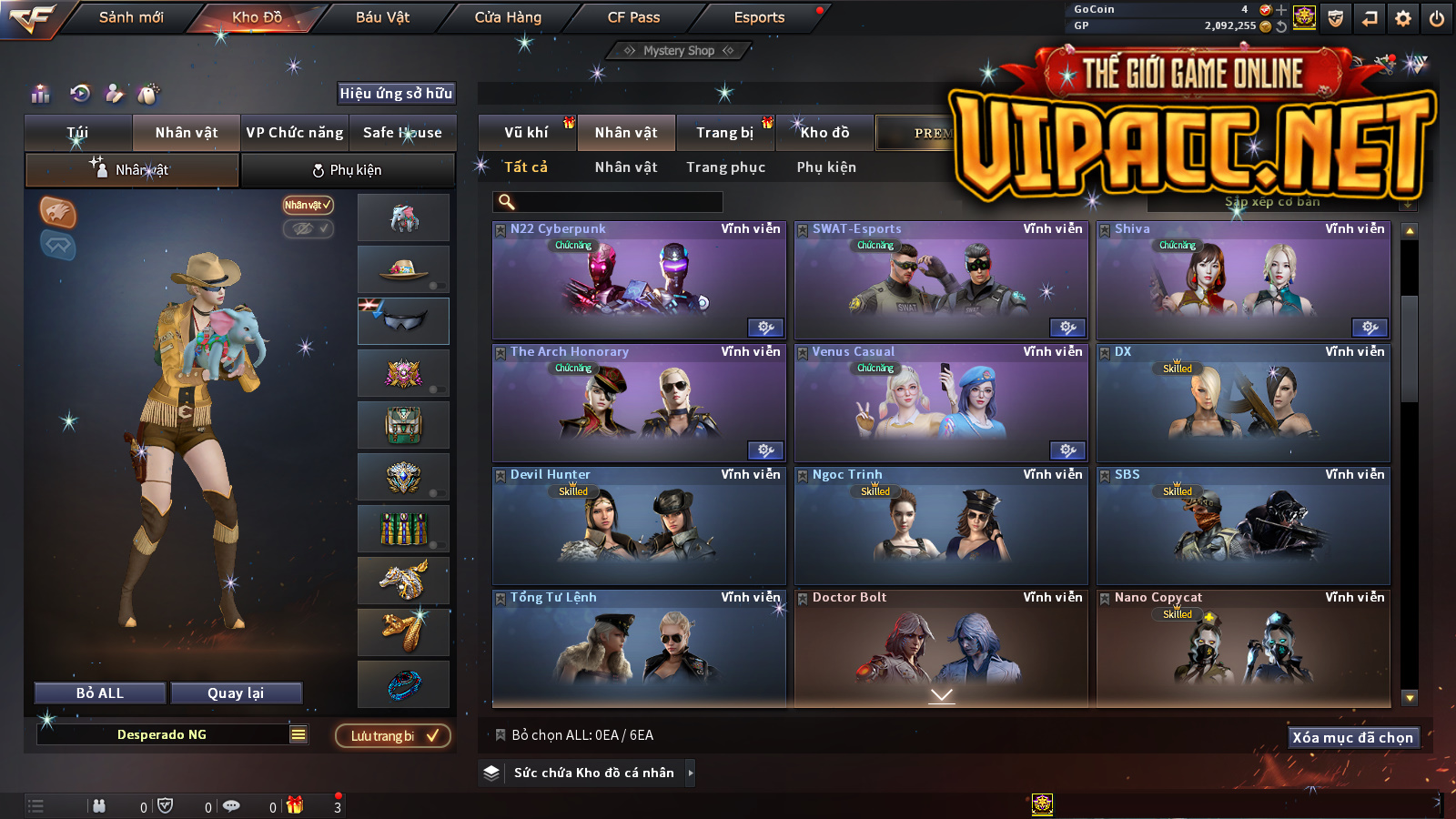Screen dimensions: 1456x819
Task: Open the Esports tab
Action: [759, 17]
